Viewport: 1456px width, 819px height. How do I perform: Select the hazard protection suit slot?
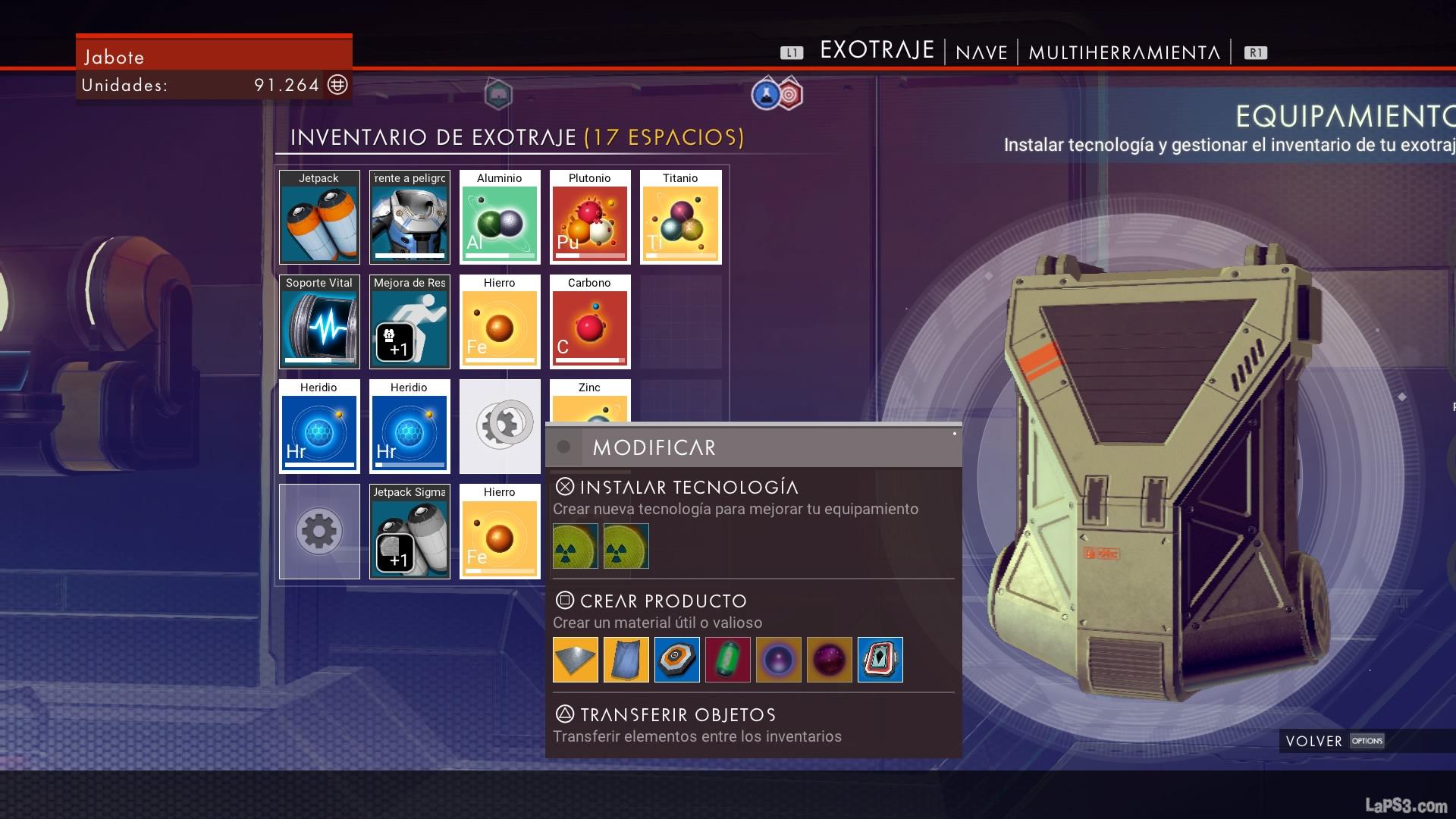pos(409,218)
